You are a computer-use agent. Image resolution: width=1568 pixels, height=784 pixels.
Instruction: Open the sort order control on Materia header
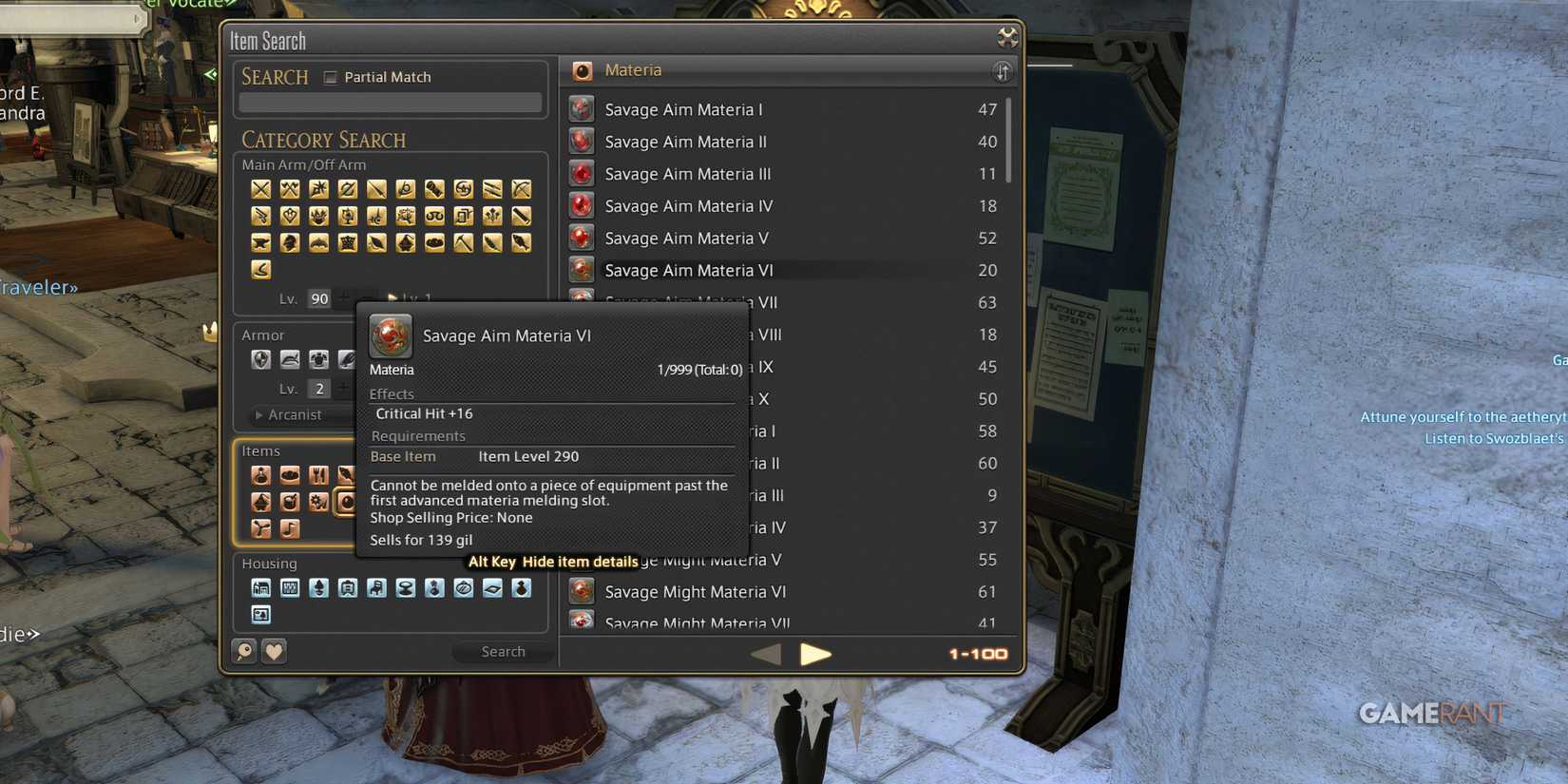coord(1002,70)
